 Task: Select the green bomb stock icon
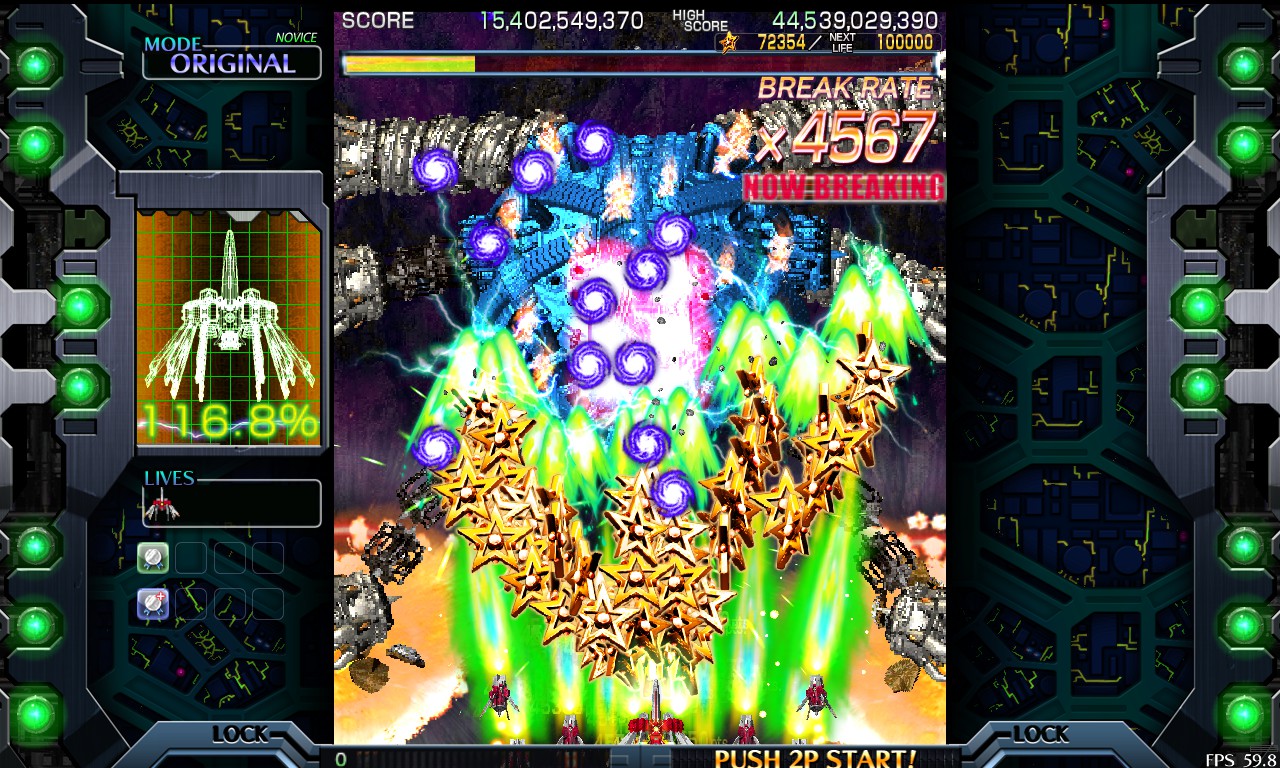coord(153,558)
